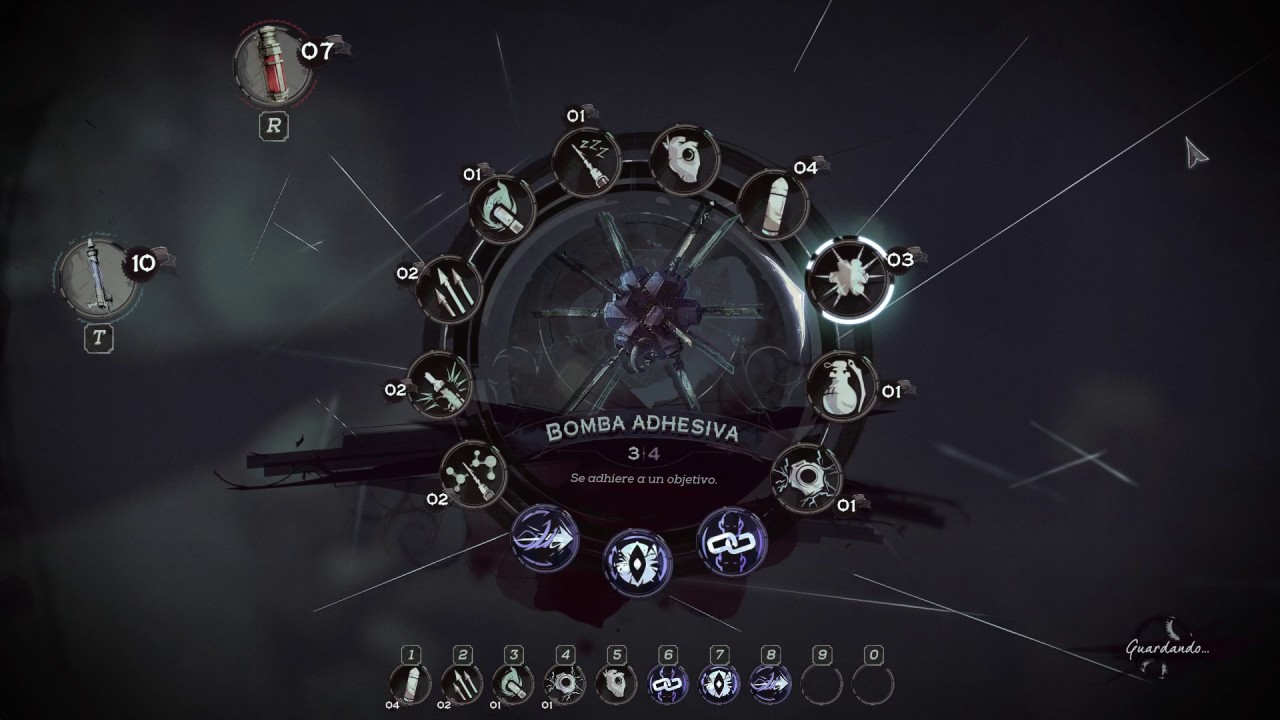Select pistol bullets on the weapon wheel
The height and width of the screenshot is (720, 1280).
[x=772, y=204]
